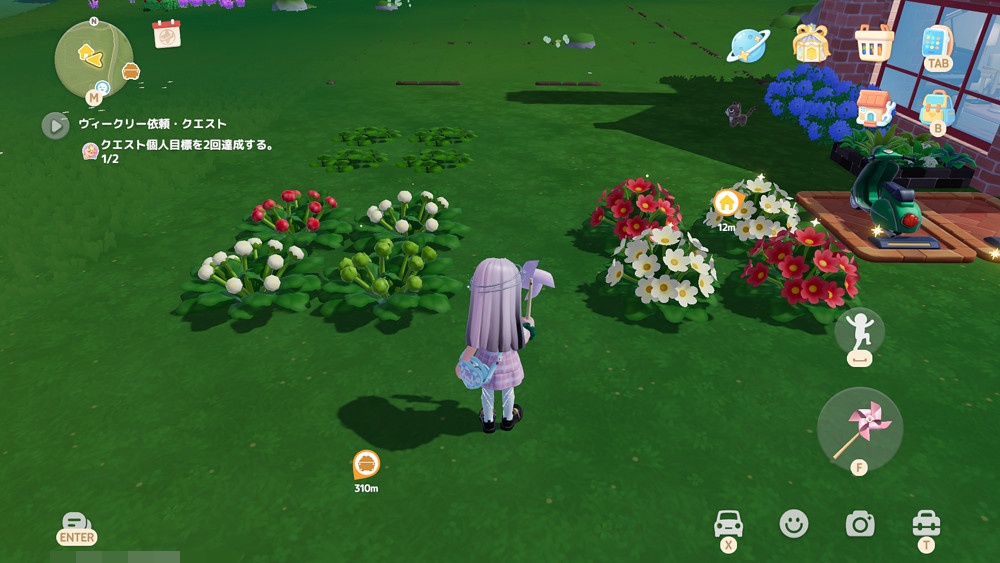Summon the car vehicle
The width and height of the screenshot is (1000, 563).
coord(727,523)
